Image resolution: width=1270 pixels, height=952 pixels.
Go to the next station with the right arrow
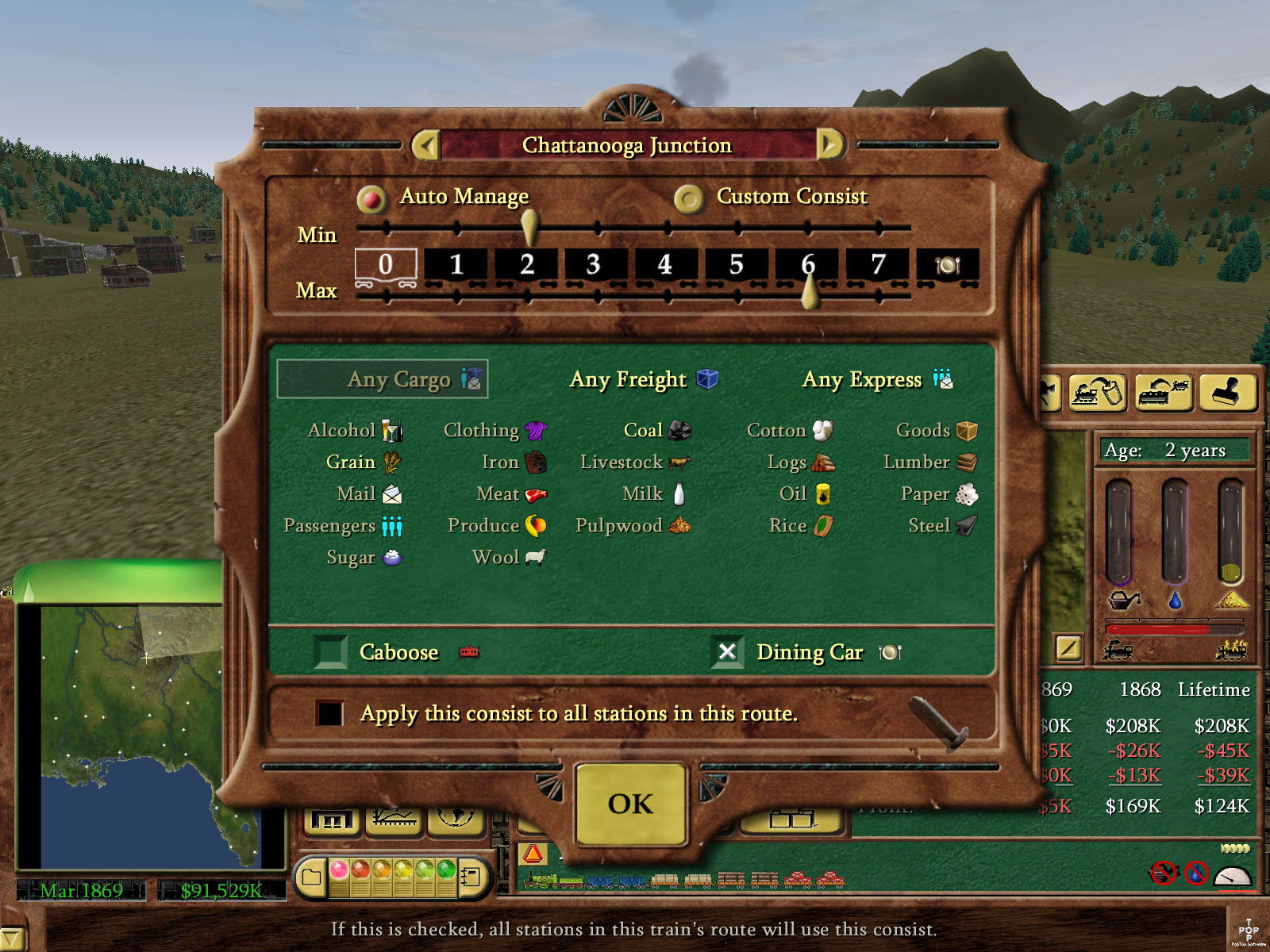click(829, 145)
